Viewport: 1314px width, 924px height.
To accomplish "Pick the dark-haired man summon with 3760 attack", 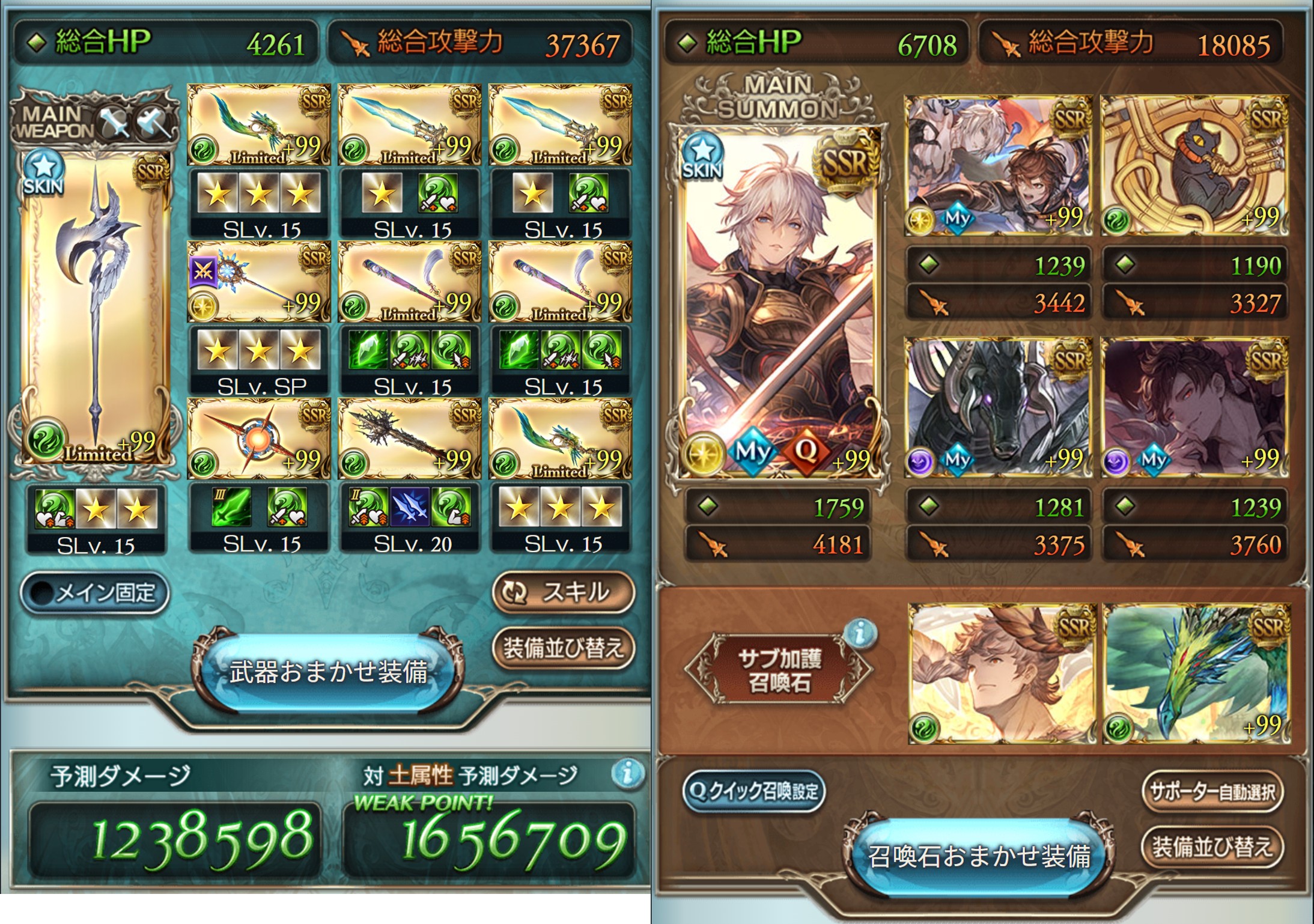I will click(1194, 407).
